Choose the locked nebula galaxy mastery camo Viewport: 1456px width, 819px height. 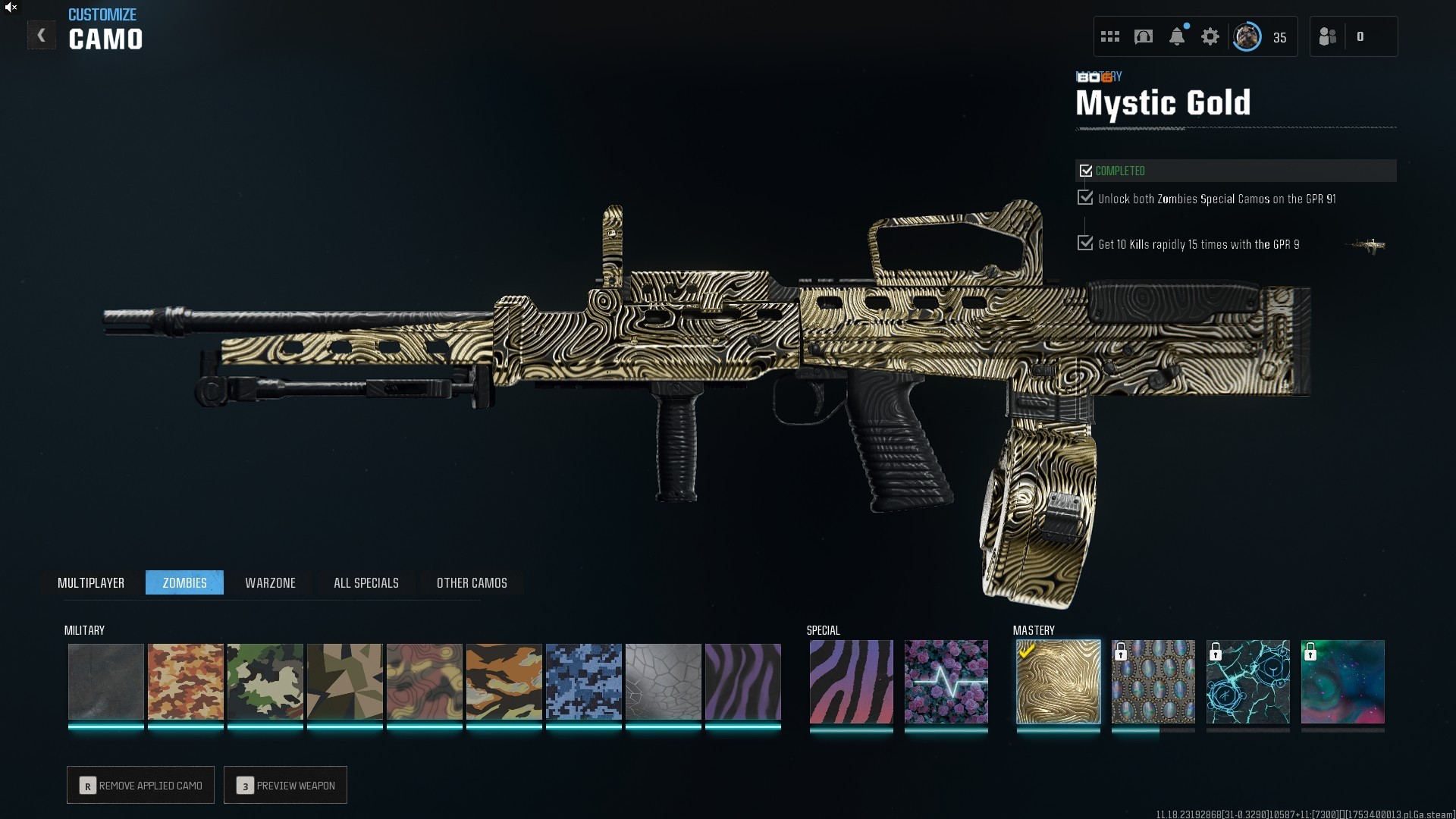tap(1342, 681)
